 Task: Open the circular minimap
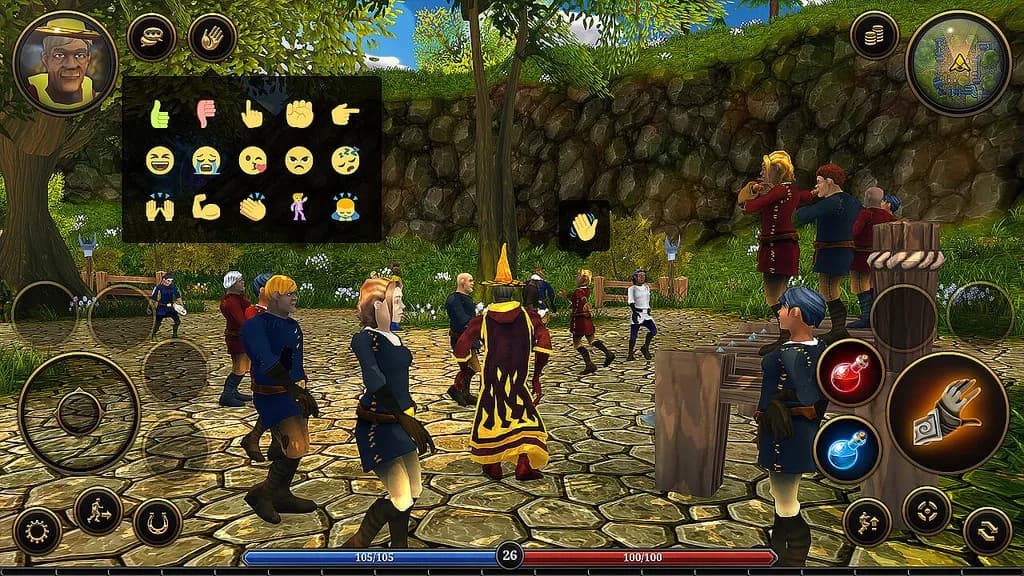click(957, 62)
